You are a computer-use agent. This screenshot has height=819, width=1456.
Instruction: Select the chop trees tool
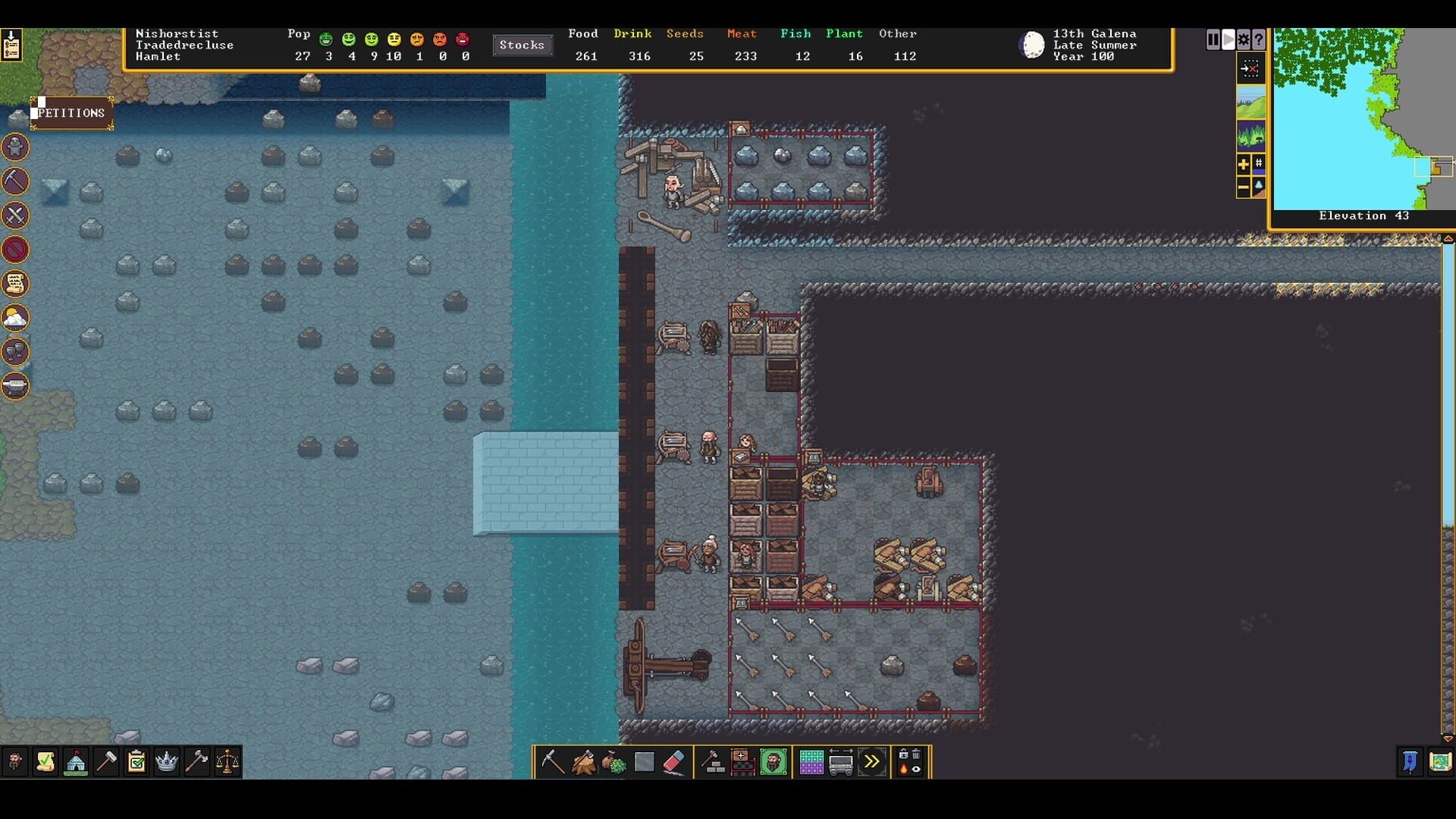pos(583,761)
